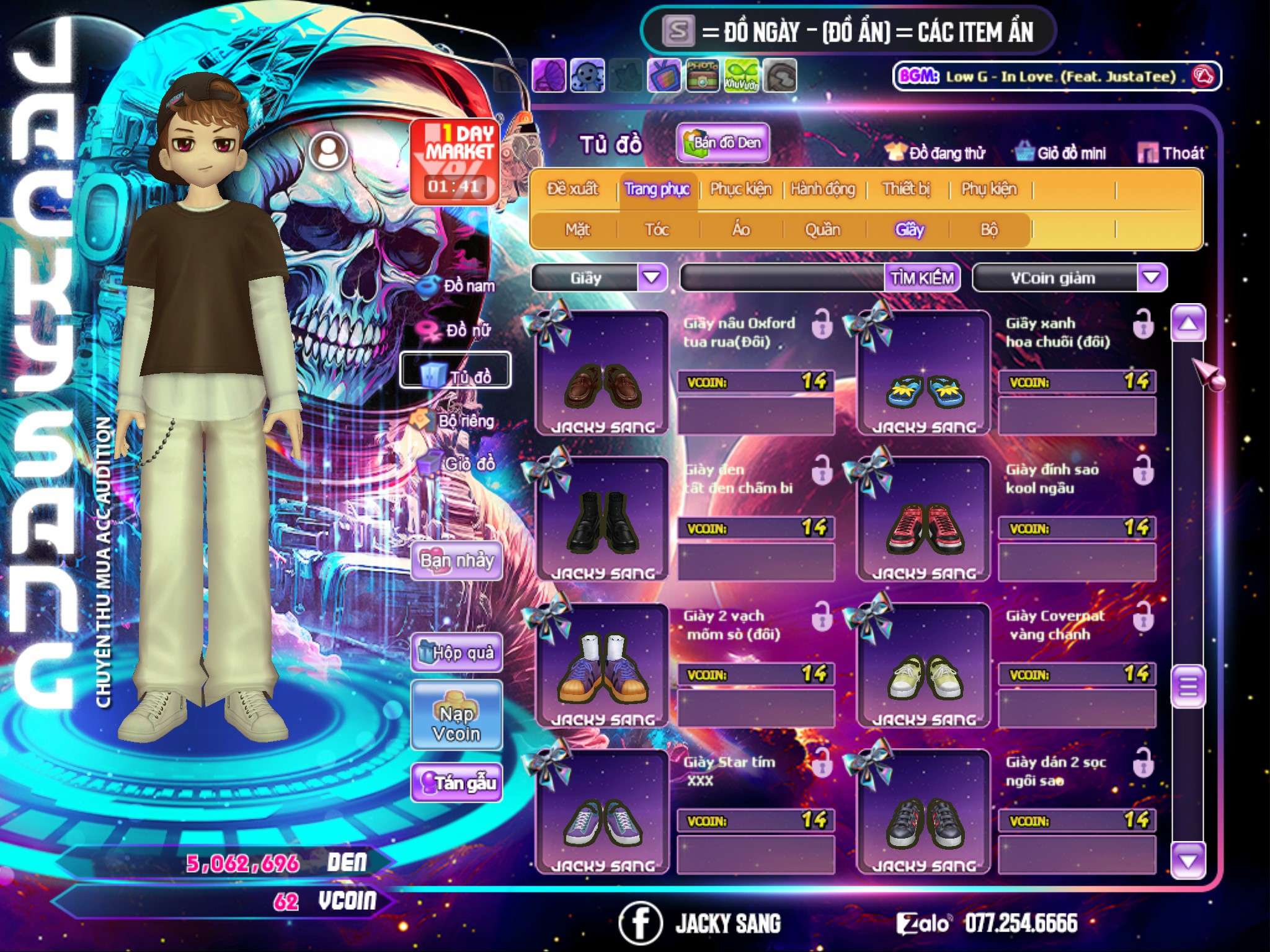
Task: Click the TÌM KIẾM search button
Action: click(x=921, y=278)
